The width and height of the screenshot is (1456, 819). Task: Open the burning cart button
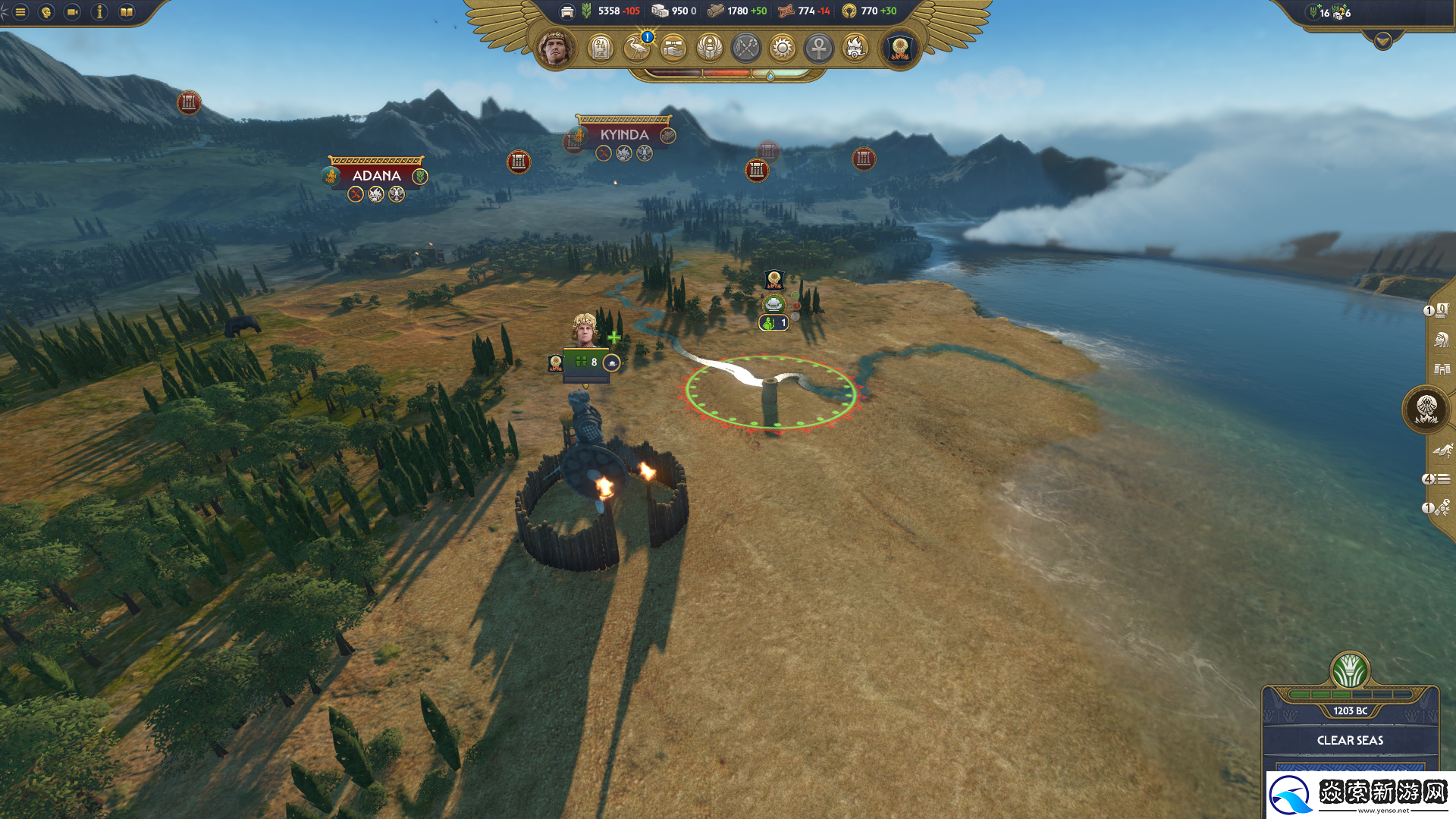click(x=855, y=49)
